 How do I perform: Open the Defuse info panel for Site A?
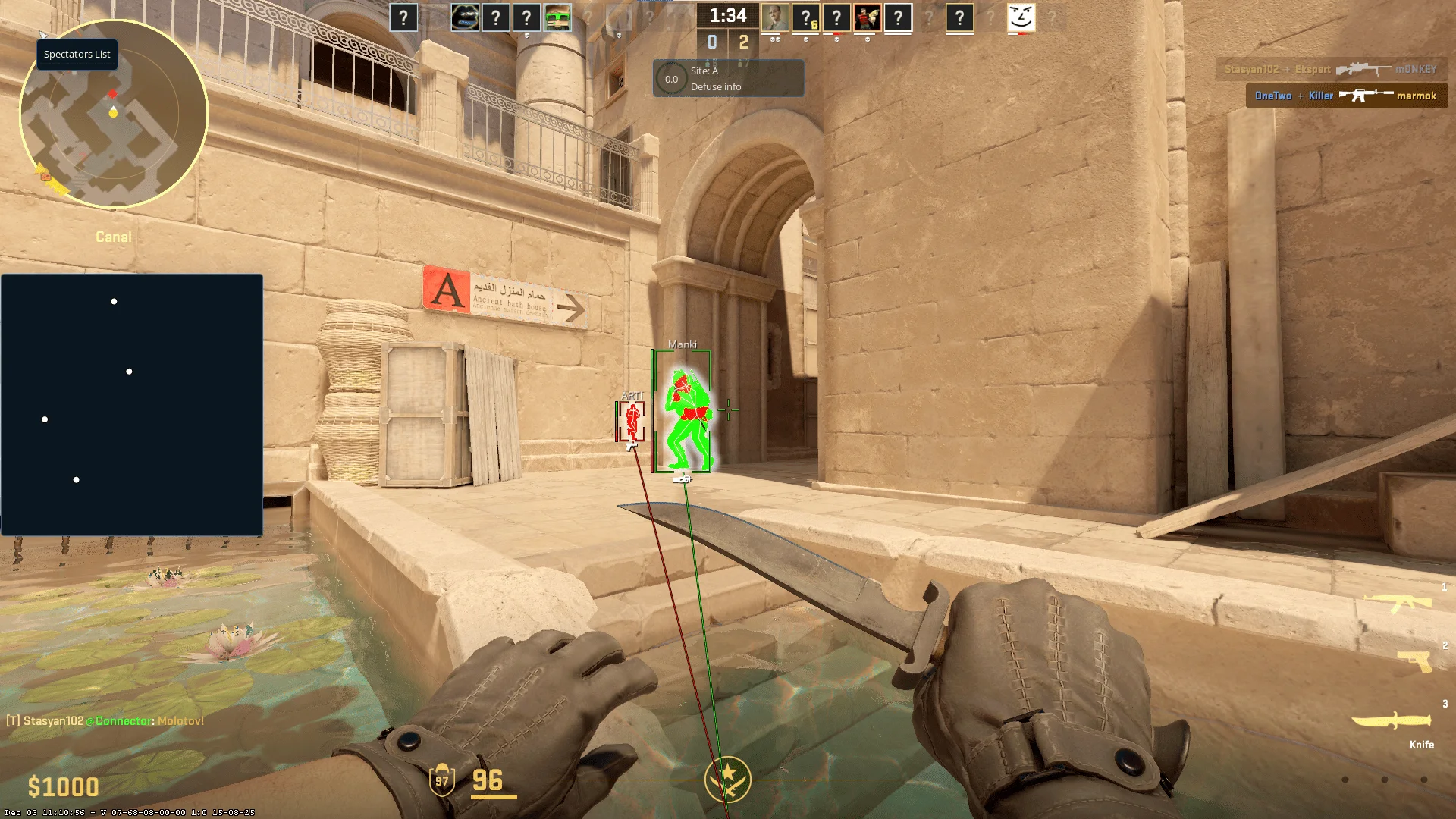pos(728,79)
